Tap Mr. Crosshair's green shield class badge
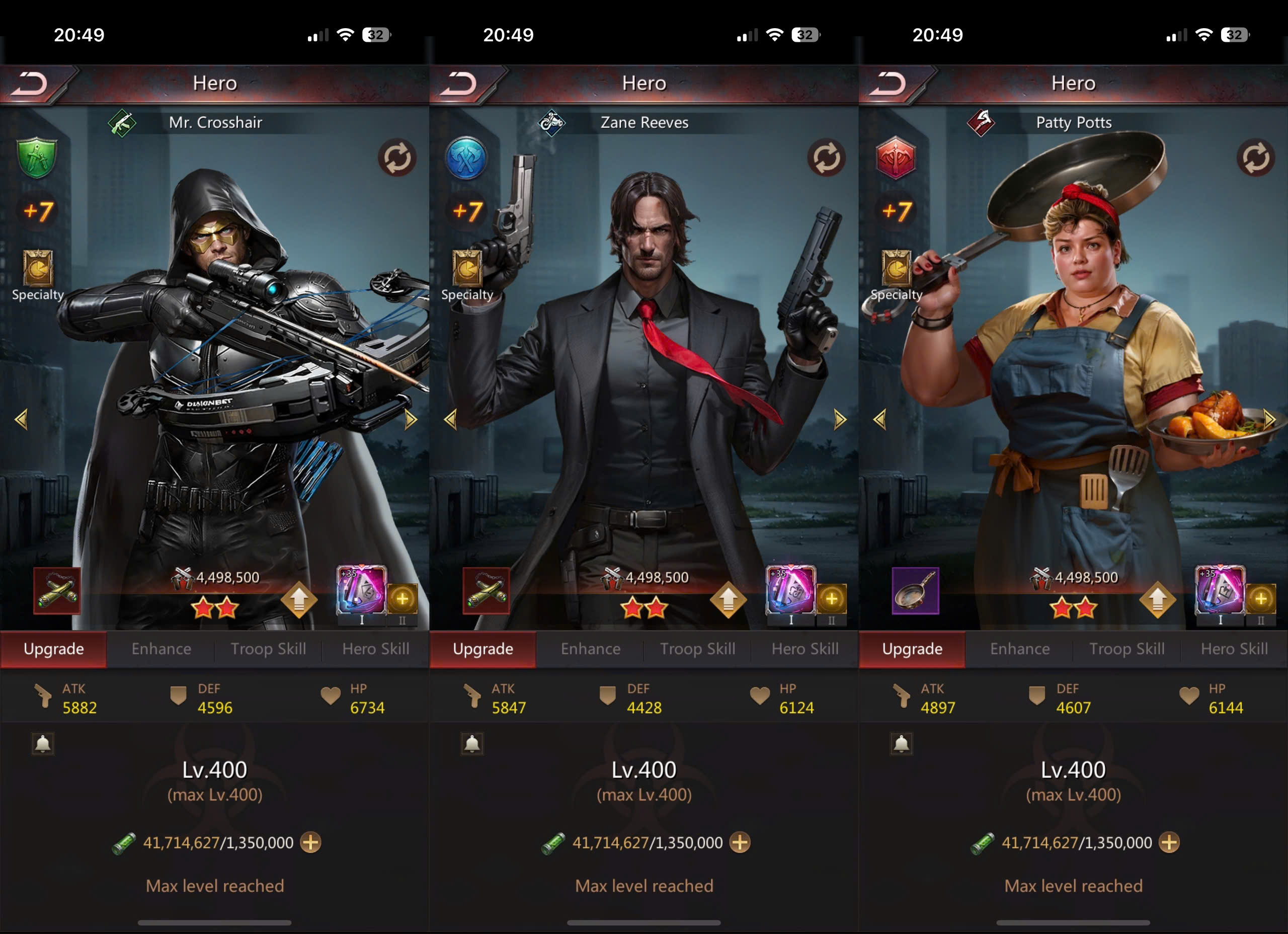1288x934 pixels. (37, 158)
